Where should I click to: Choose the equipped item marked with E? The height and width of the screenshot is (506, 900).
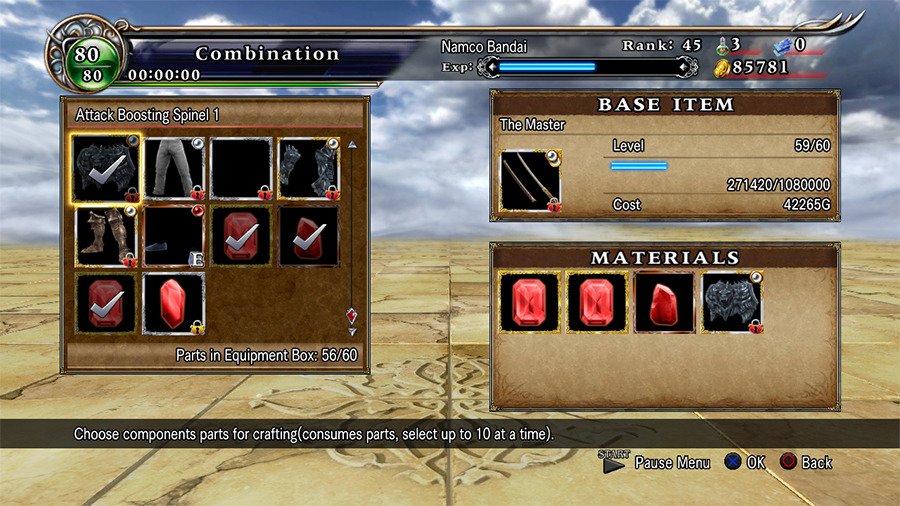point(174,236)
